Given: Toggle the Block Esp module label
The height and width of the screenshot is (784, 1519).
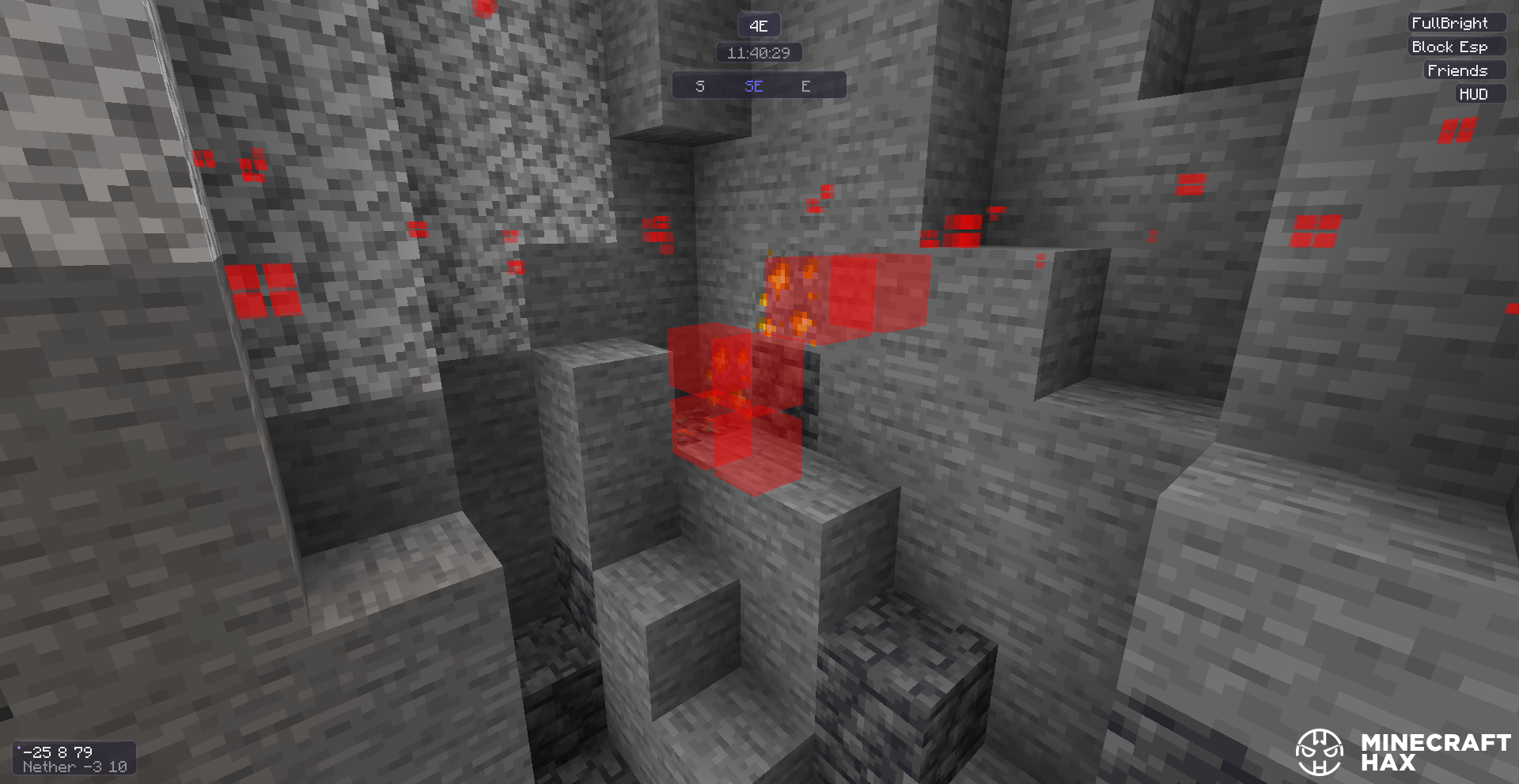Looking at the screenshot, I should (1449, 47).
